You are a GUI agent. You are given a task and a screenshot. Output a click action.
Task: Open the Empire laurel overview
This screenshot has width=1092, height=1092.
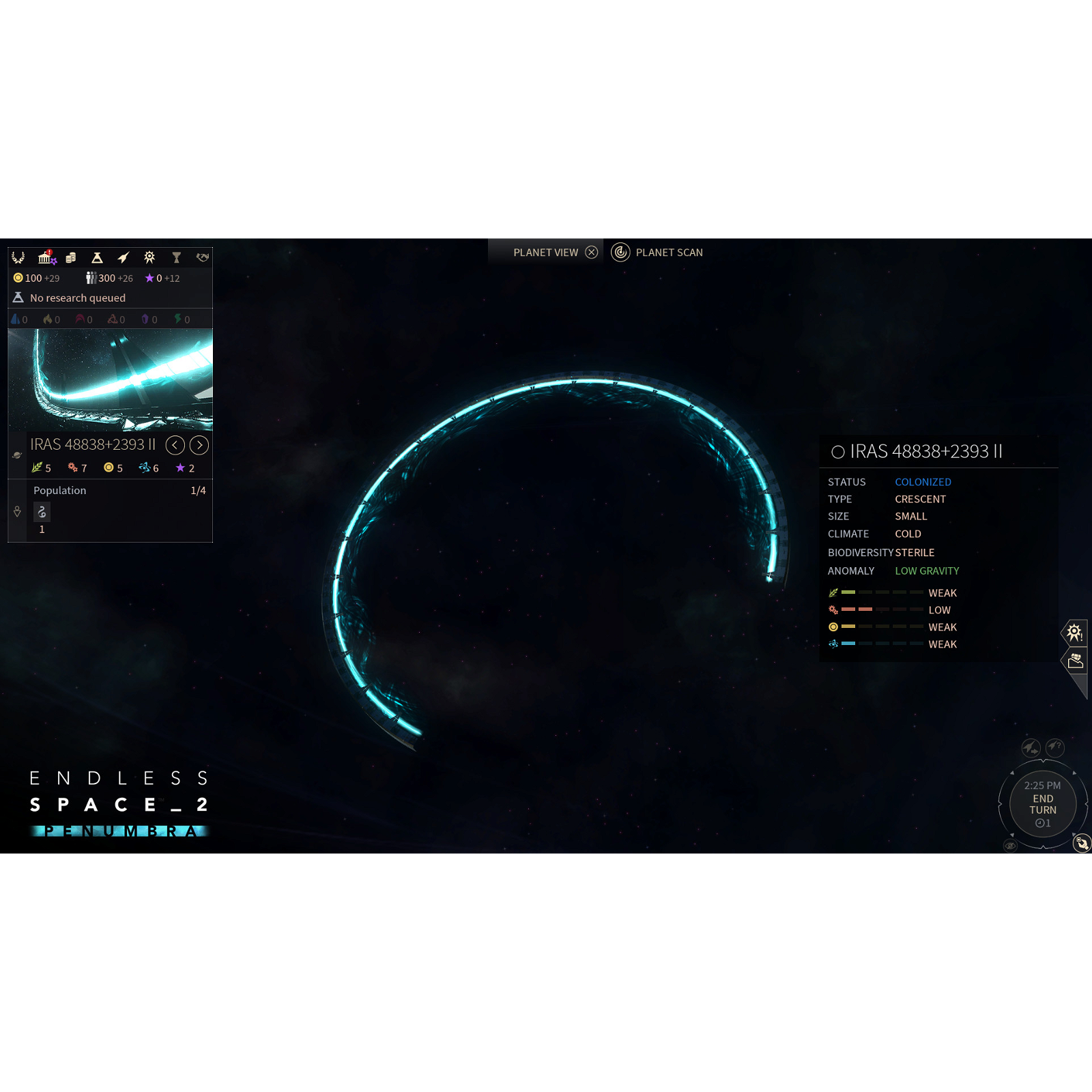pos(18,258)
